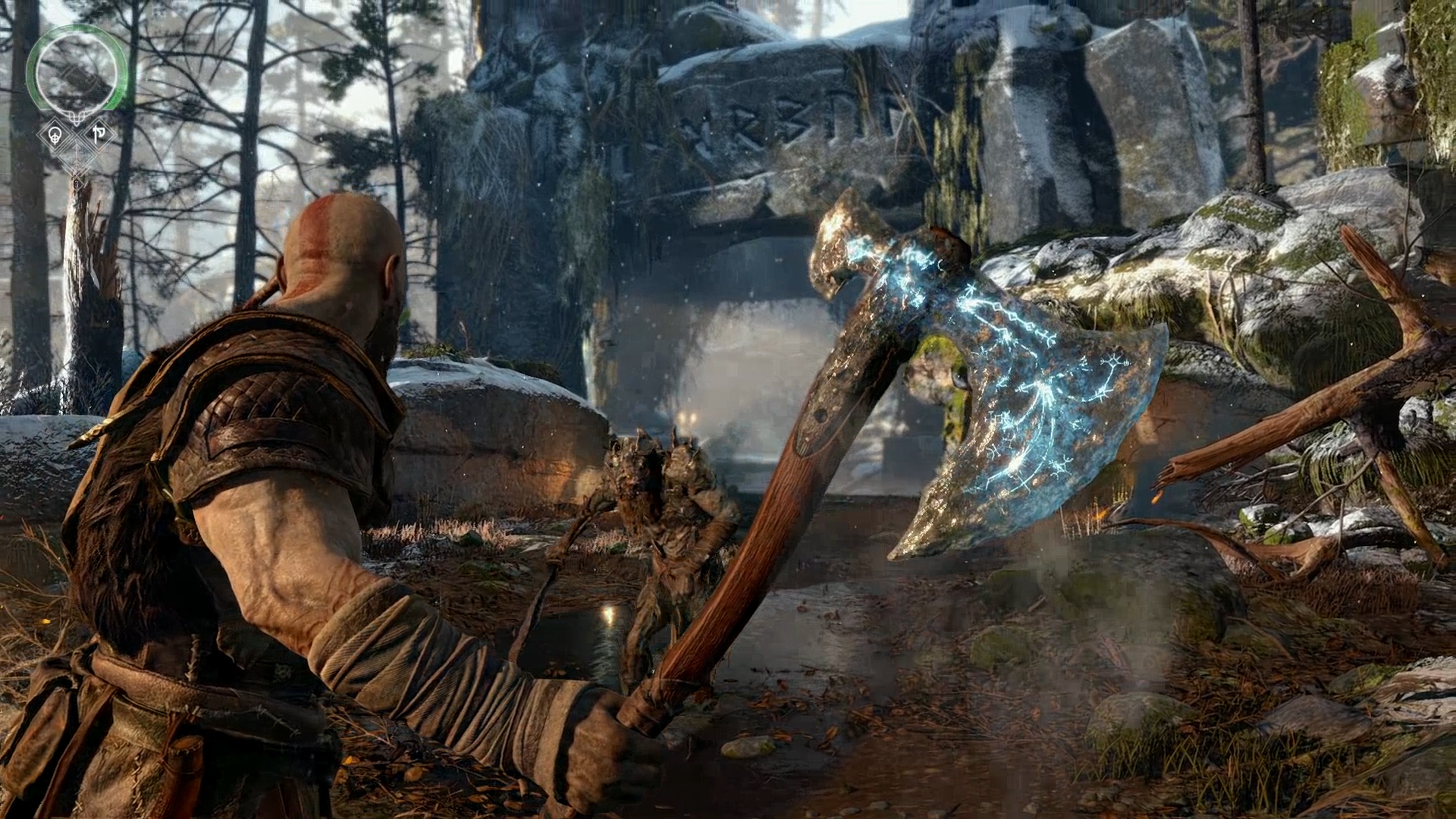Image resolution: width=1456 pixels, height=819 pixels.
Task: Select the aiming reticle rune icon
Action: [x=55, y=135]
